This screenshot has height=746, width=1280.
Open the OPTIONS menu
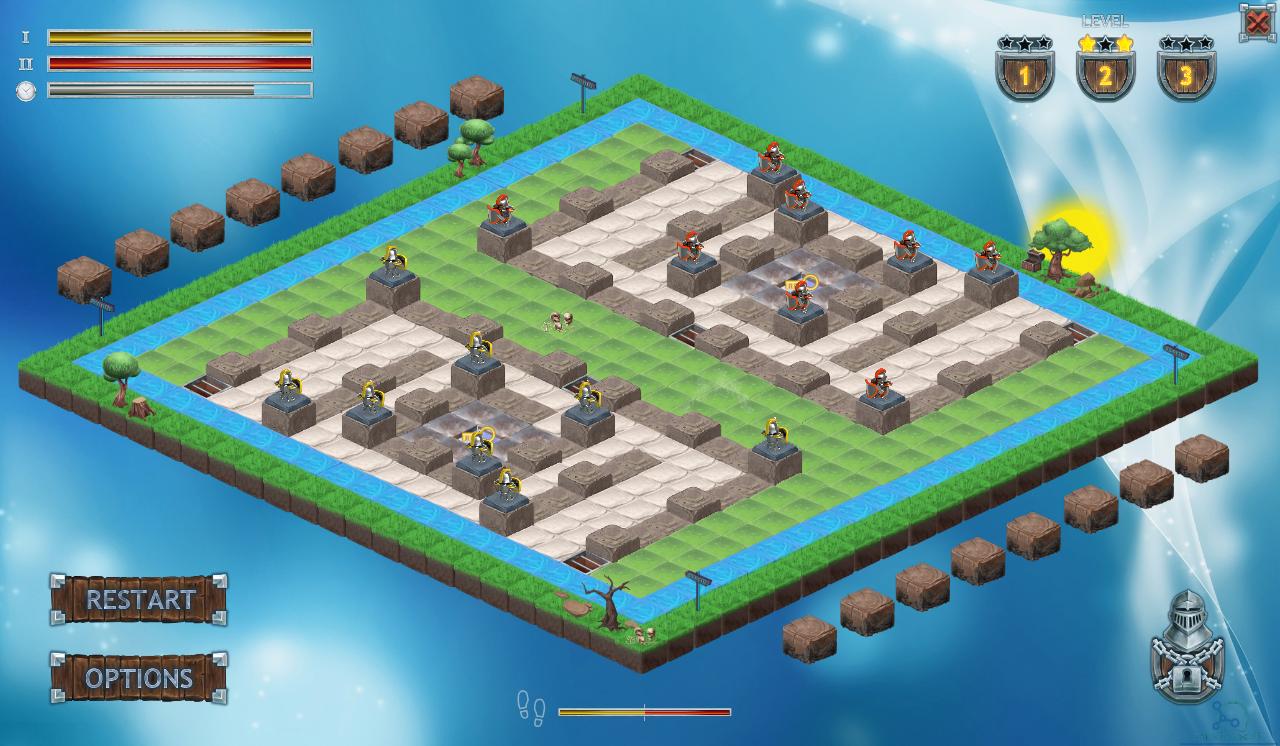coord(138,678)
